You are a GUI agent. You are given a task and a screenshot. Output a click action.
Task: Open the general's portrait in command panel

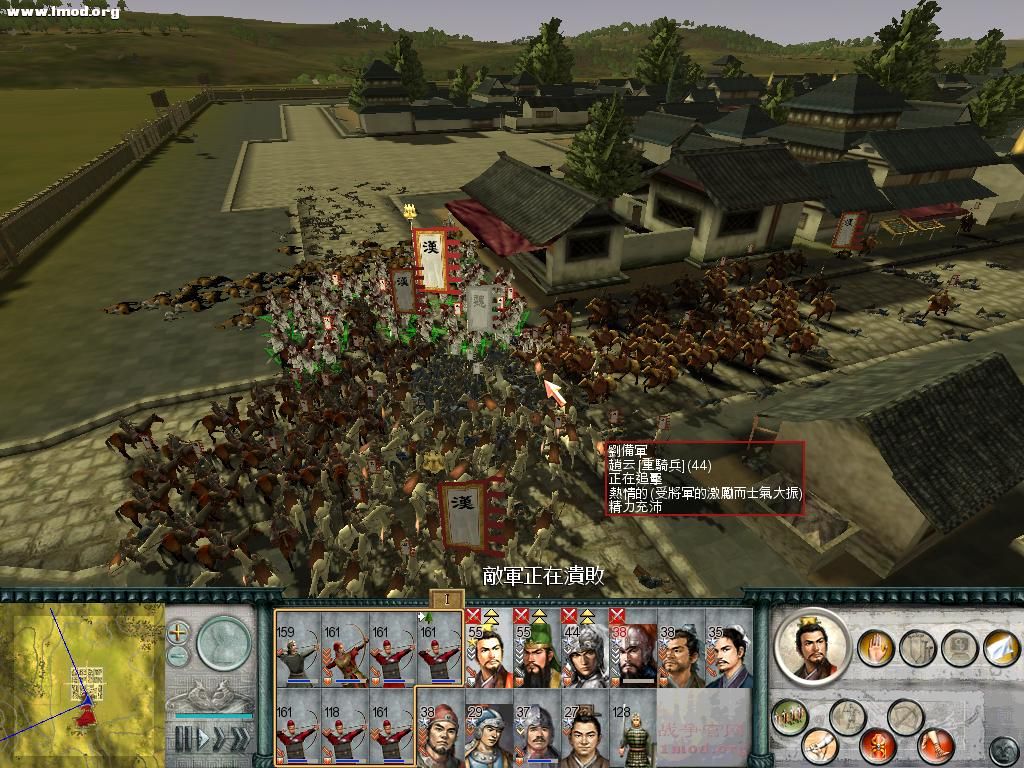[x=811, y=645]
